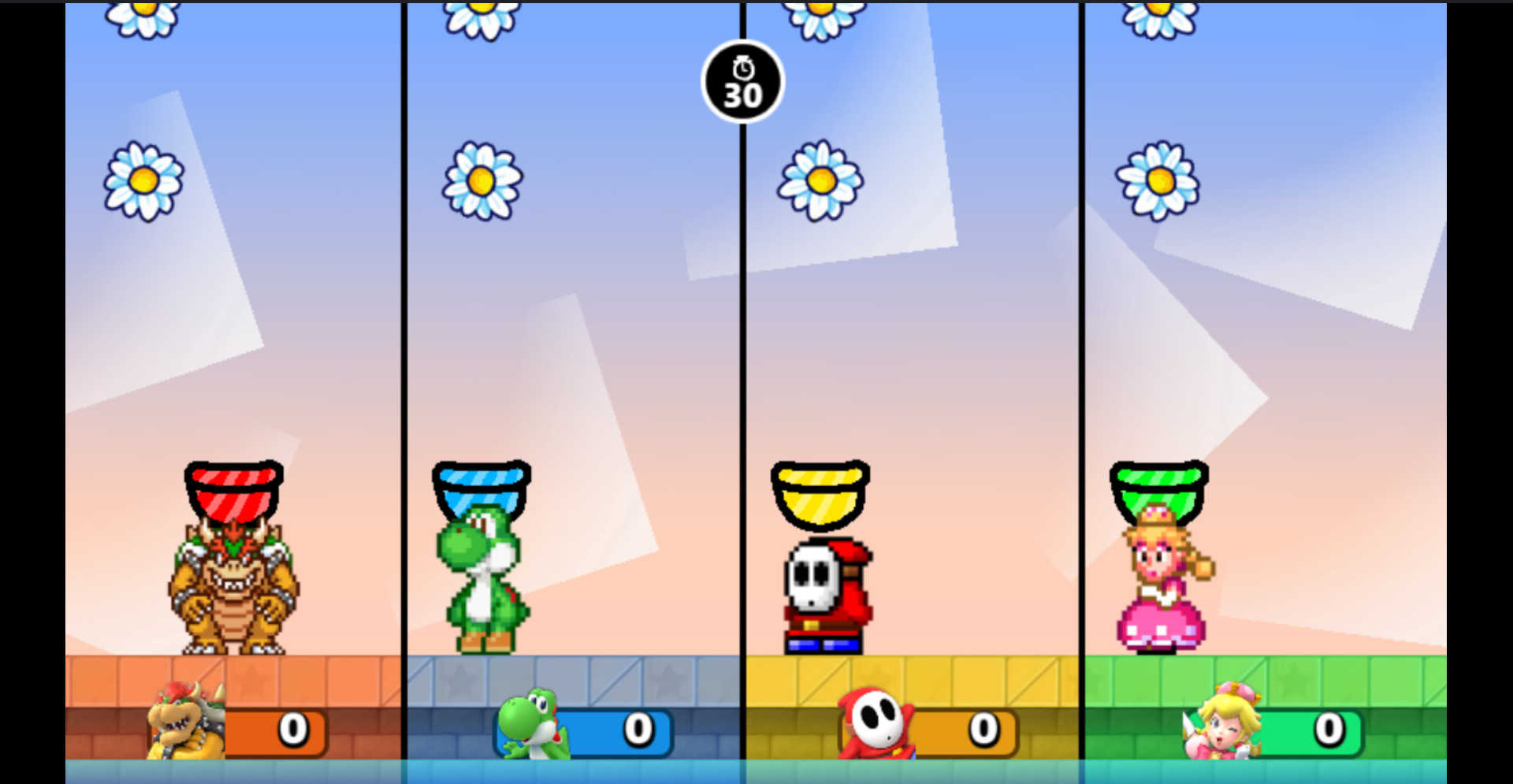Viewport: 1513px width, 784px height.
Task: Click the stopwatch symbol above the 30
Action: click(742, 69)
